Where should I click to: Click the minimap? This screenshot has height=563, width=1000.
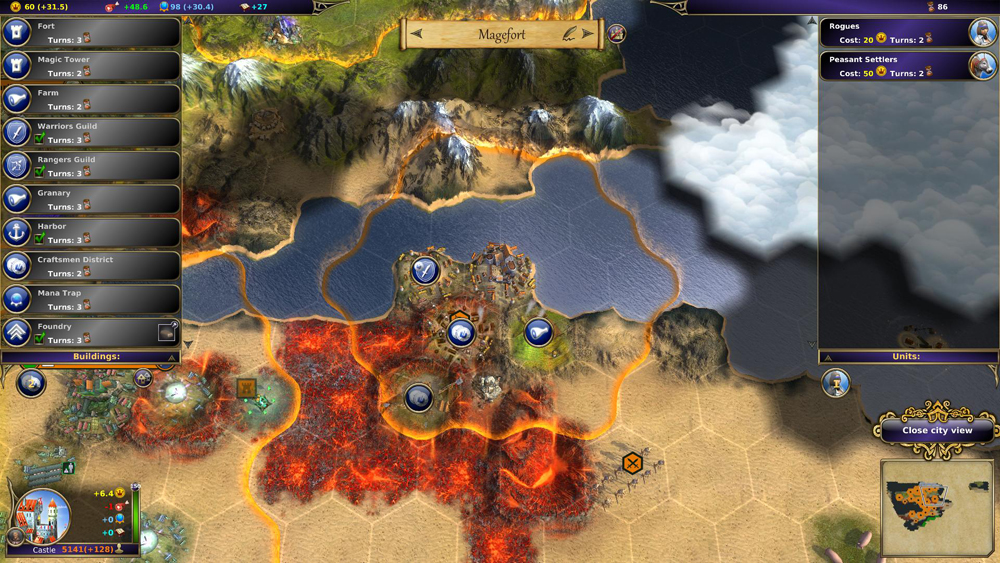pos(937,508)
